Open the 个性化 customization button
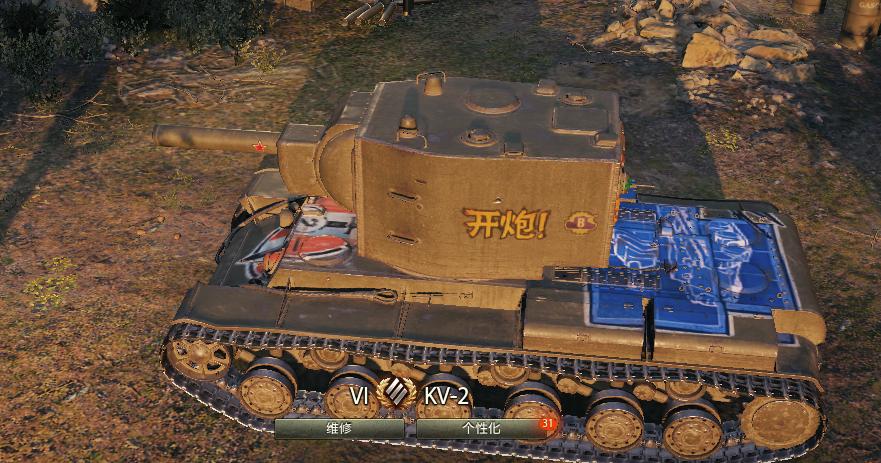The image size is (881, 463). [x=479, y=427]
